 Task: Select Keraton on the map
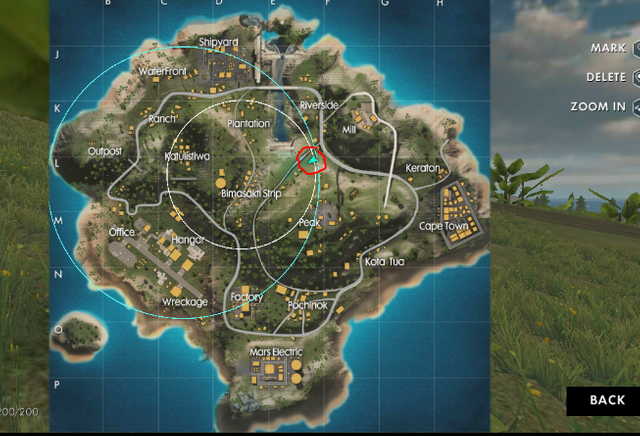[x=422, y=168]
